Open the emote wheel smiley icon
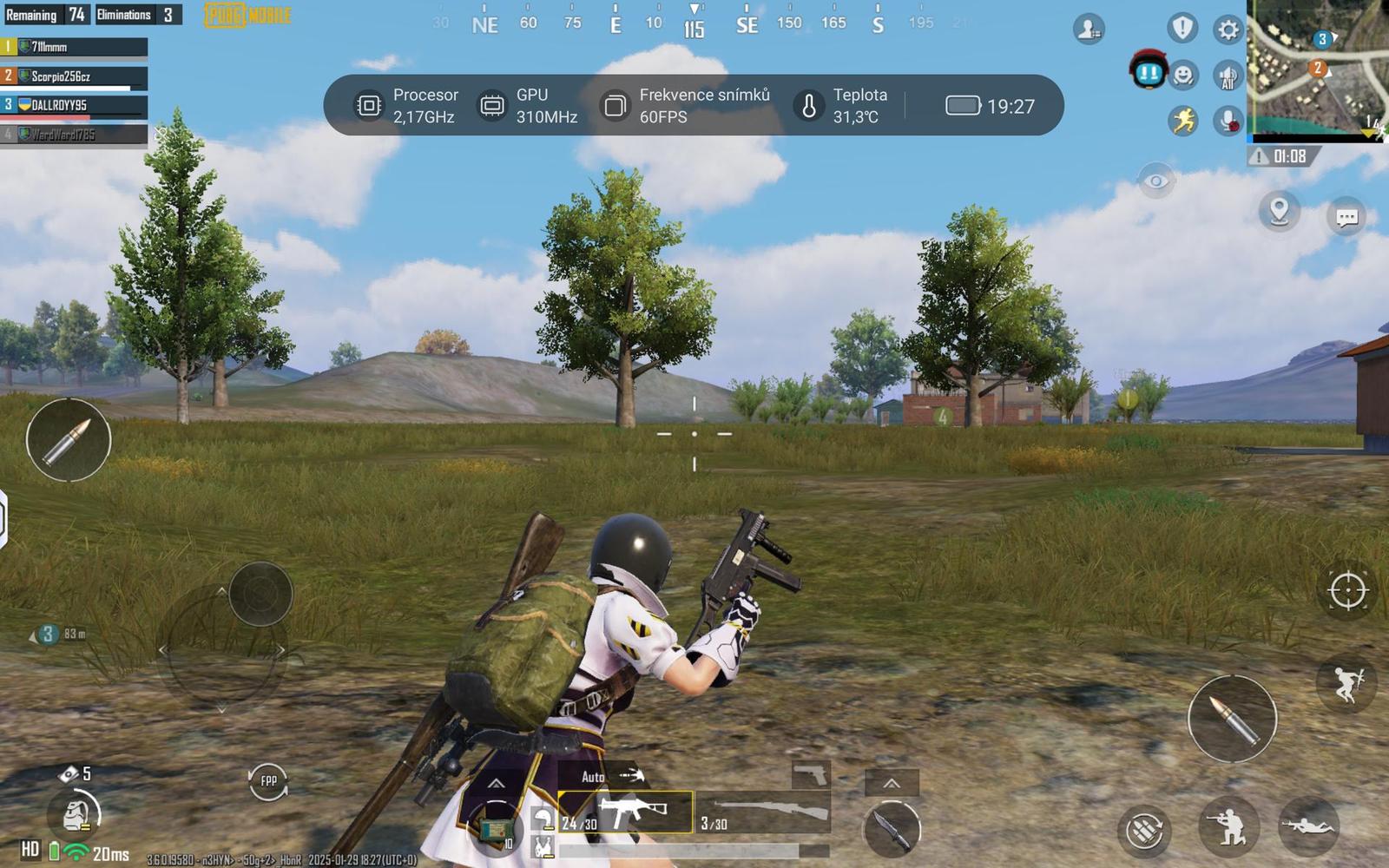 (x=1182, y=76)
